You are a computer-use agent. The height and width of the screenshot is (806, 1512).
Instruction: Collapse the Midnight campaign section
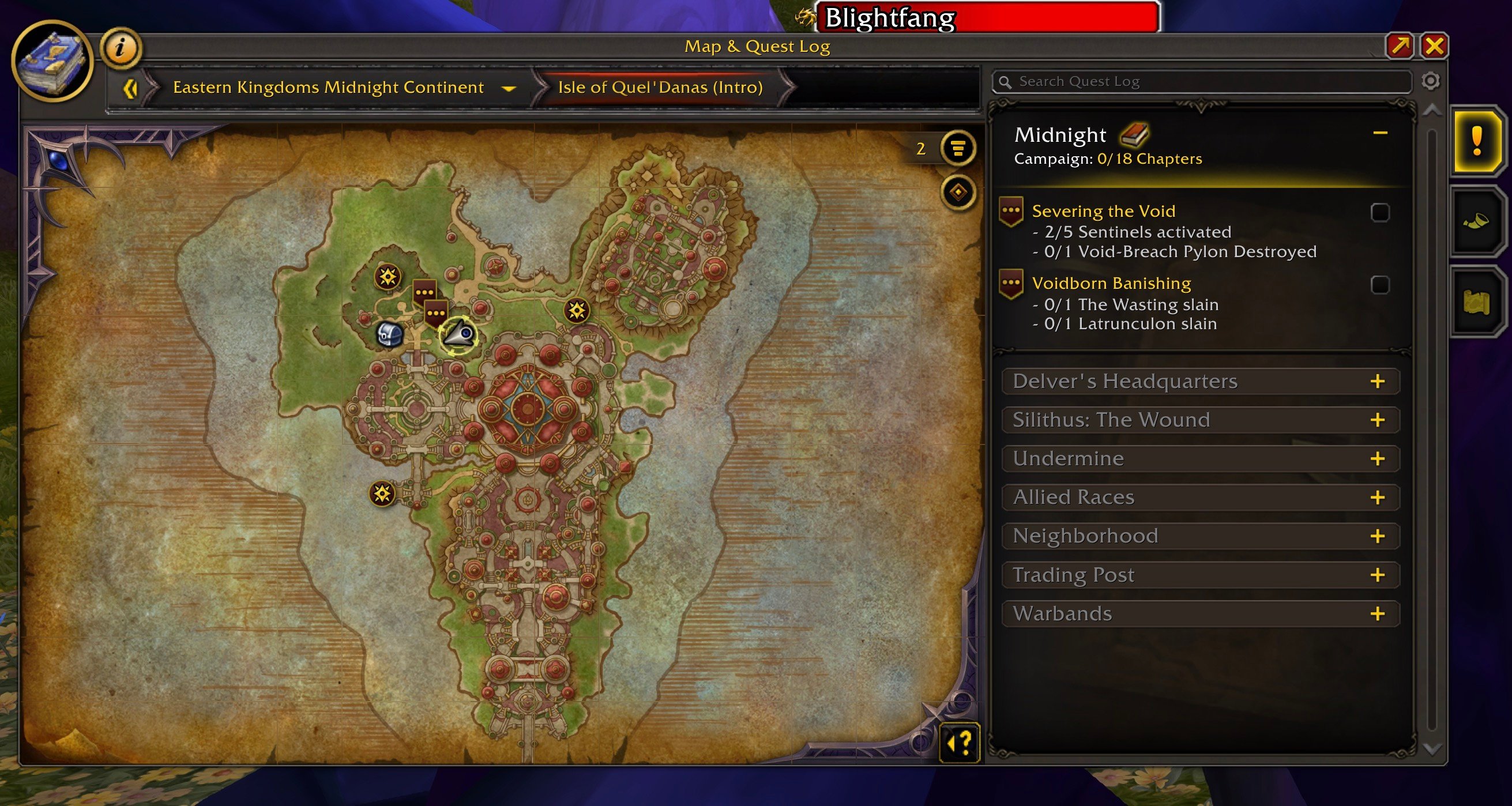(x=1380, y=133)
